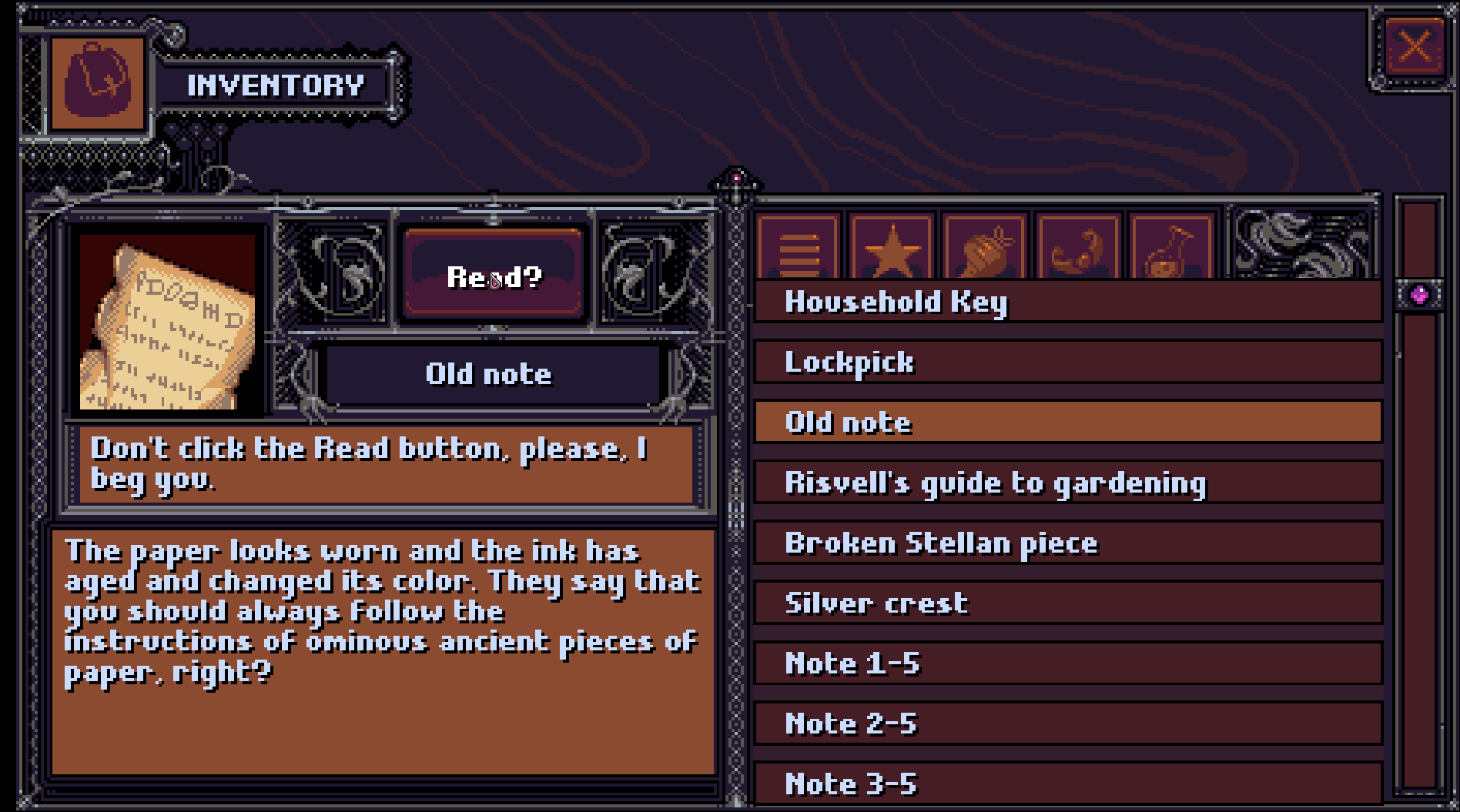Pick the Note 3-5 entry
The width and height of the screenshot is (1460, 812).
tap(1067, 784)
